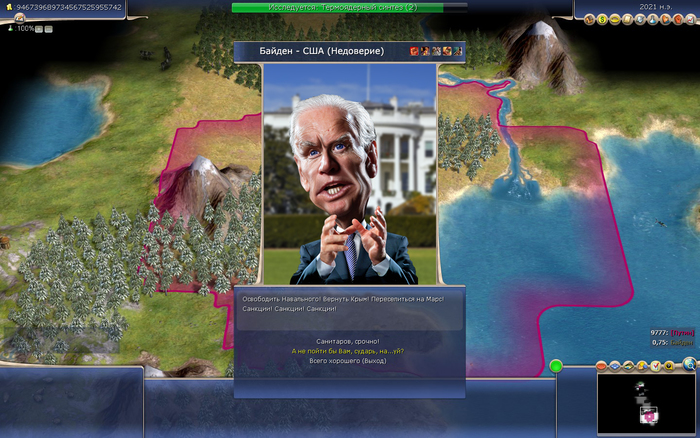Exit dialogue with "Всего хорошего (Выход)"

(347, 361)
